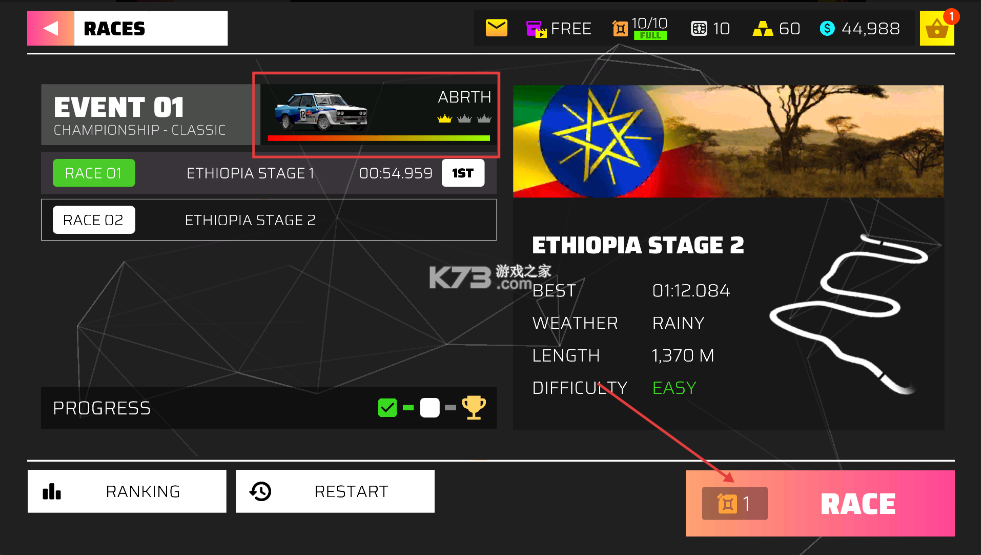Screen dimensions: 981x555
Task: Start the race with the Race button
Action: [x=820, y=504]
